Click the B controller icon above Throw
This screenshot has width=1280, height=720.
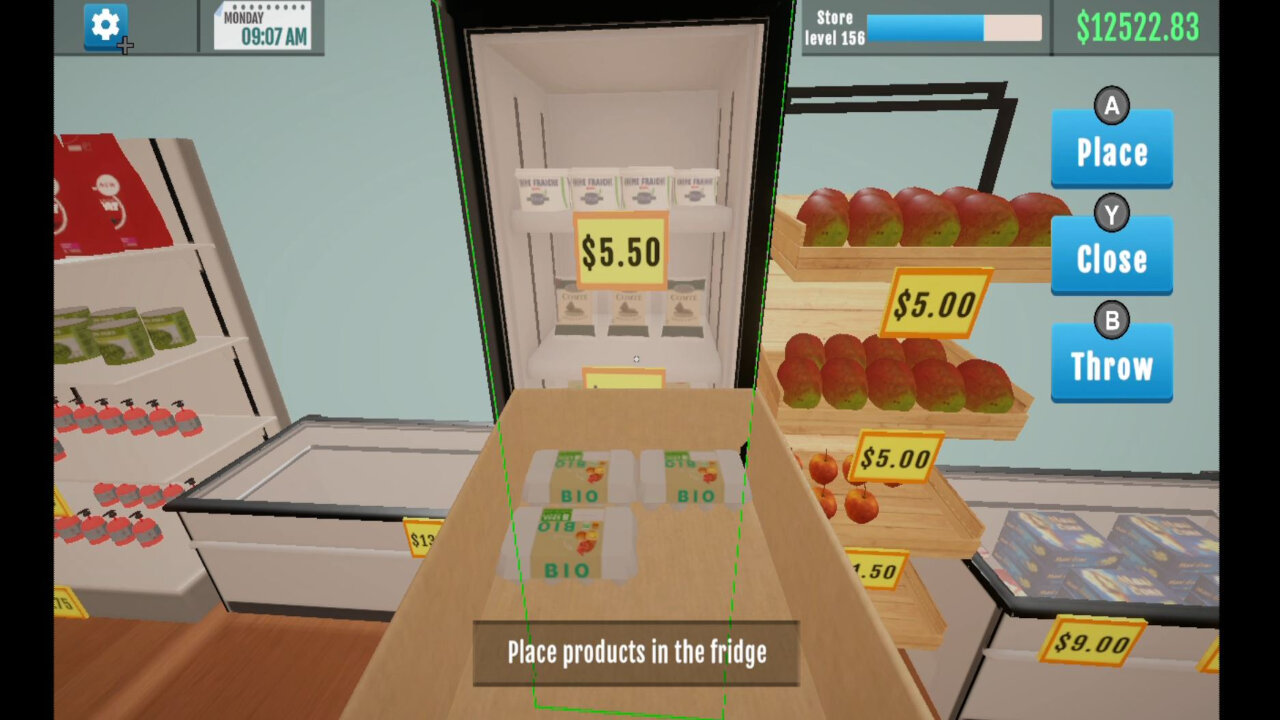click(1111, 321)
